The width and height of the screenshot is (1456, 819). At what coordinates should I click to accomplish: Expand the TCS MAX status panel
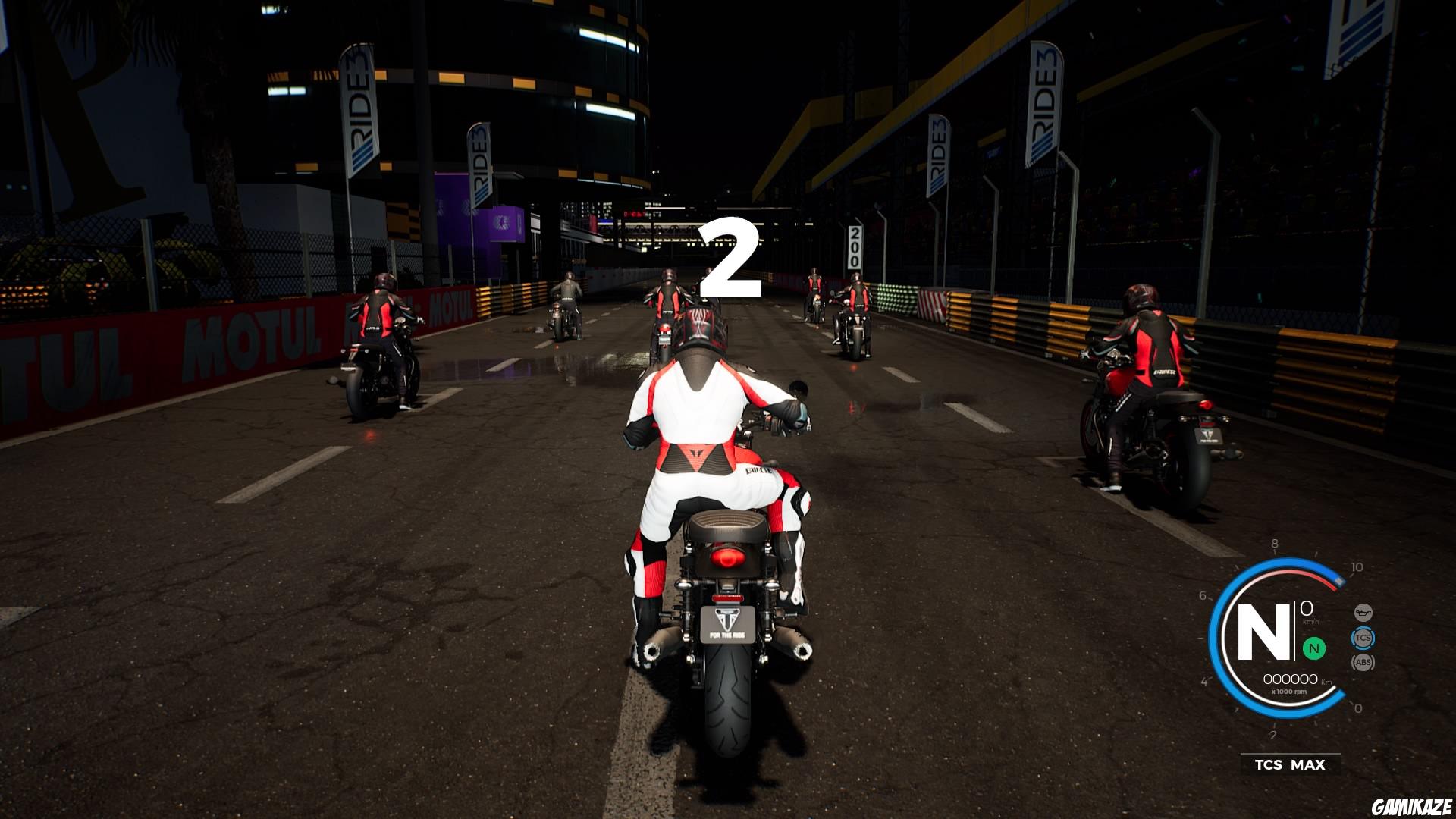pos(1289,764)
